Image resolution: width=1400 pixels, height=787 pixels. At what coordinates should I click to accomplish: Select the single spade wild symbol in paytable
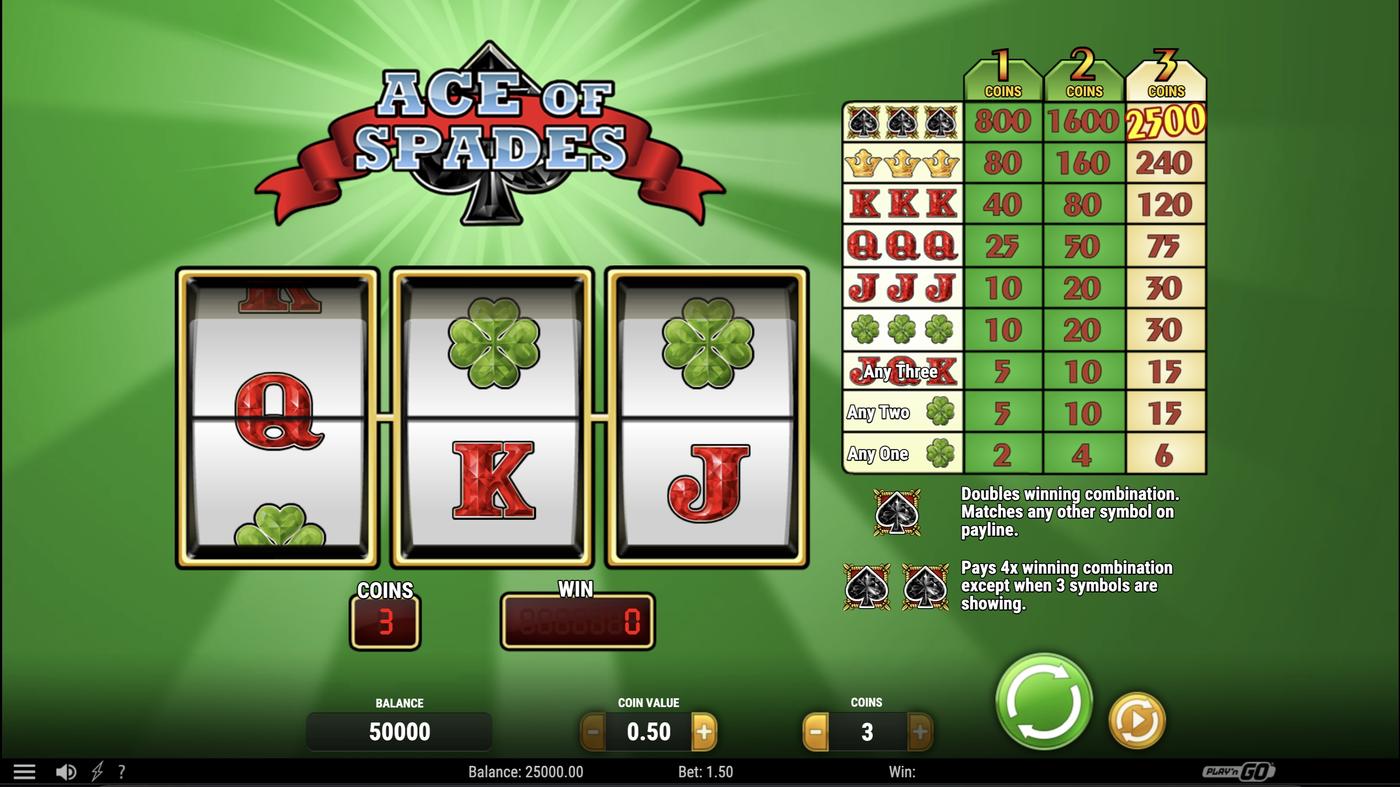[898, 510]
